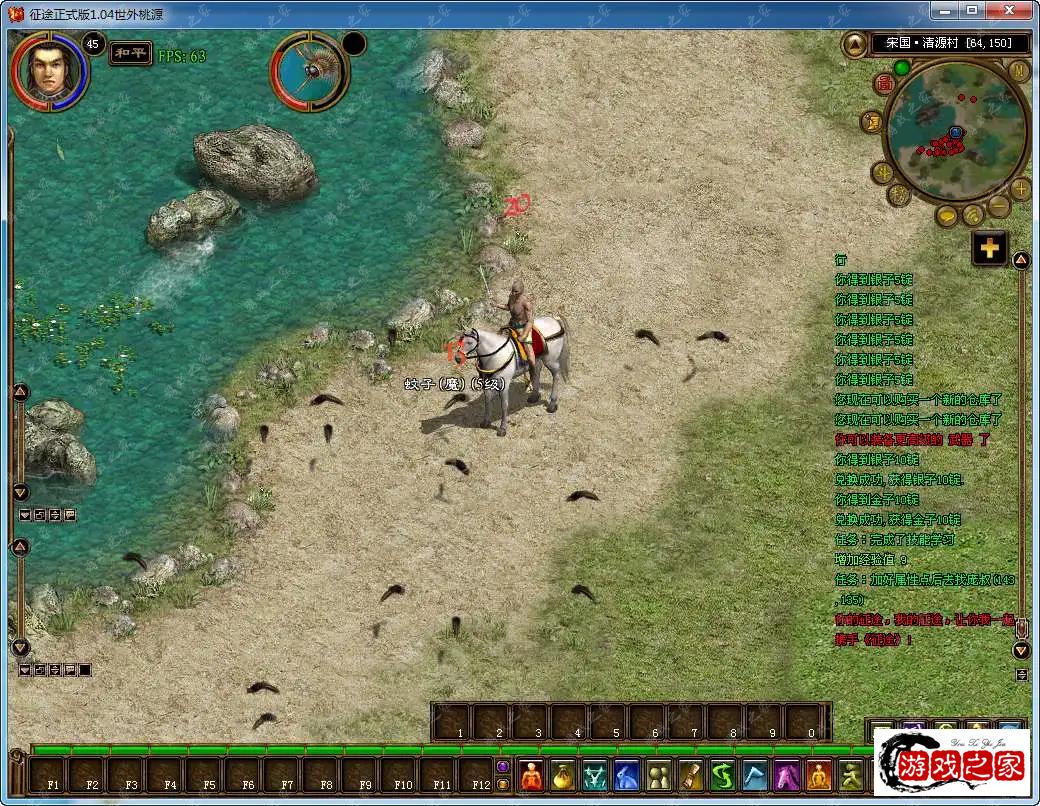
Task: Toggle the 和平 combat mode button
Action: point(130,52)
